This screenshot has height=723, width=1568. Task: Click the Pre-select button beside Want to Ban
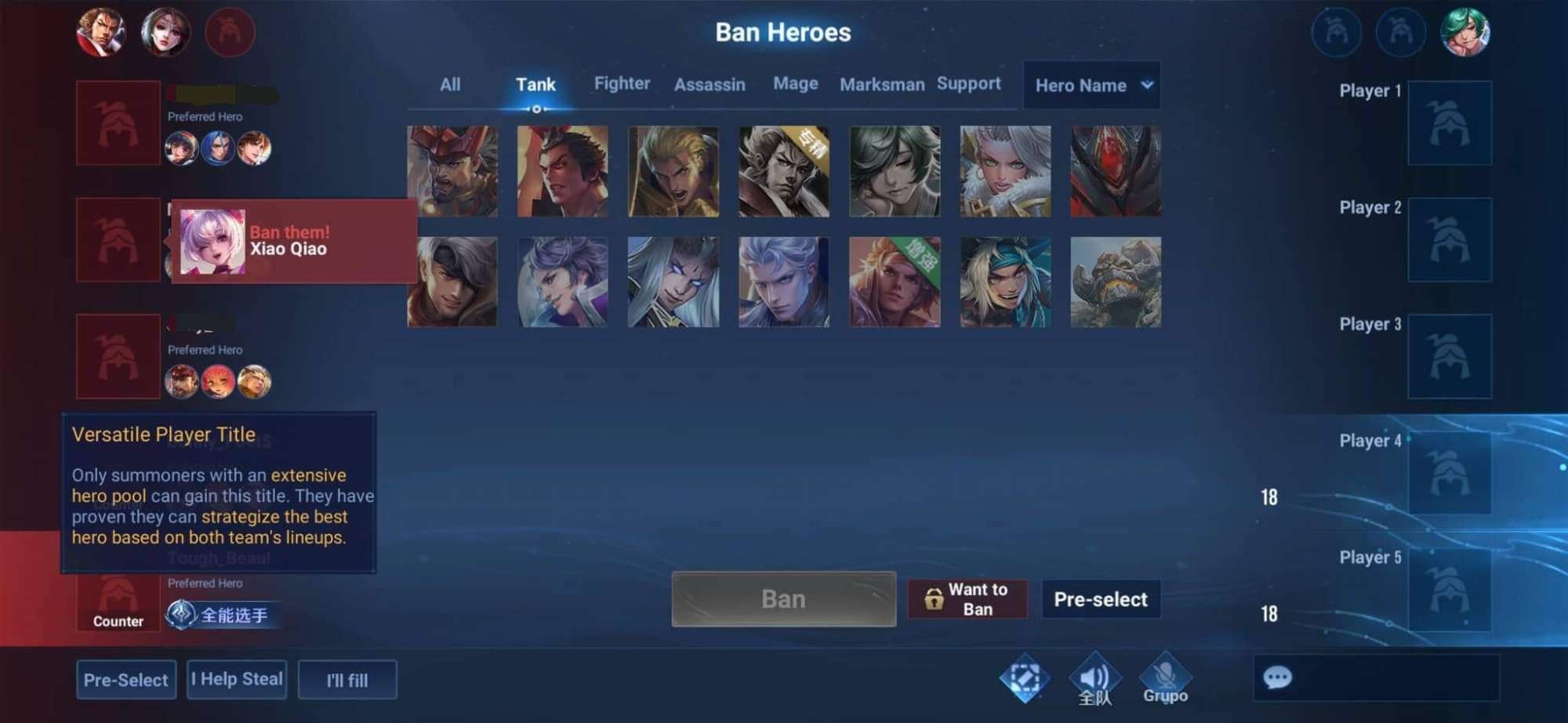click(x=1100, y=599)
